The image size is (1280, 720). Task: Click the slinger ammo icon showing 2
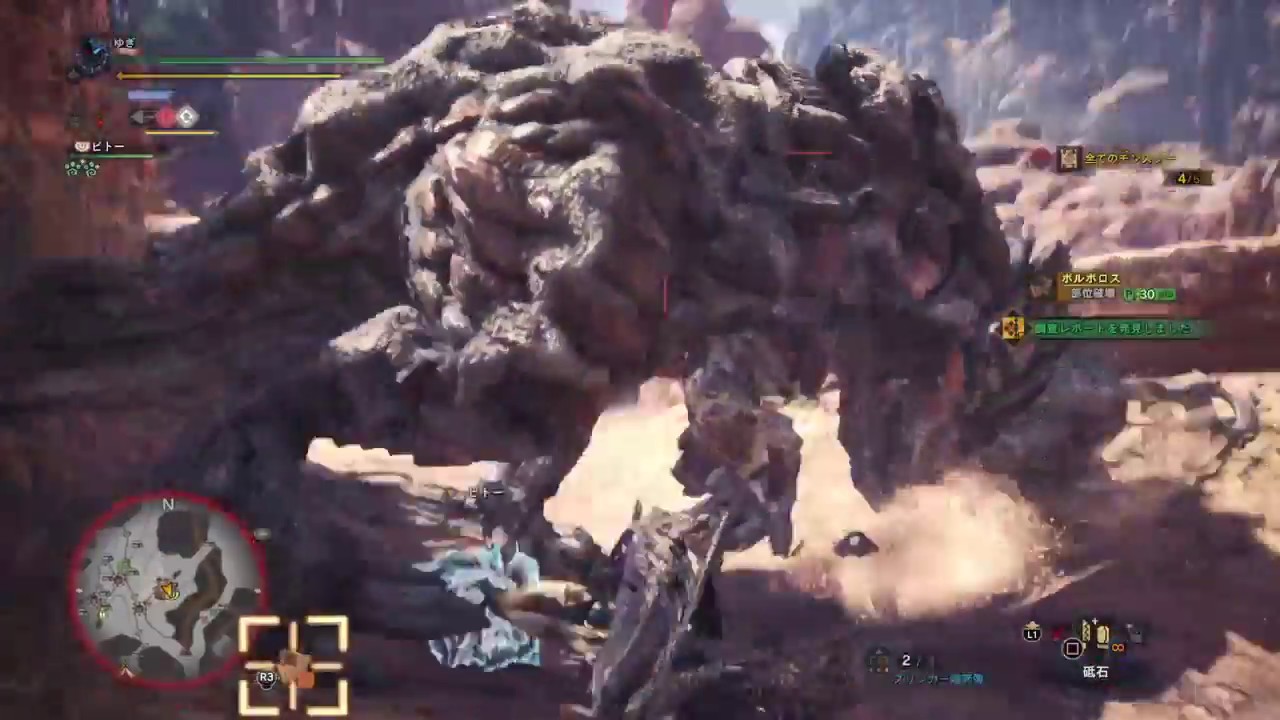[x=880, y=660]
